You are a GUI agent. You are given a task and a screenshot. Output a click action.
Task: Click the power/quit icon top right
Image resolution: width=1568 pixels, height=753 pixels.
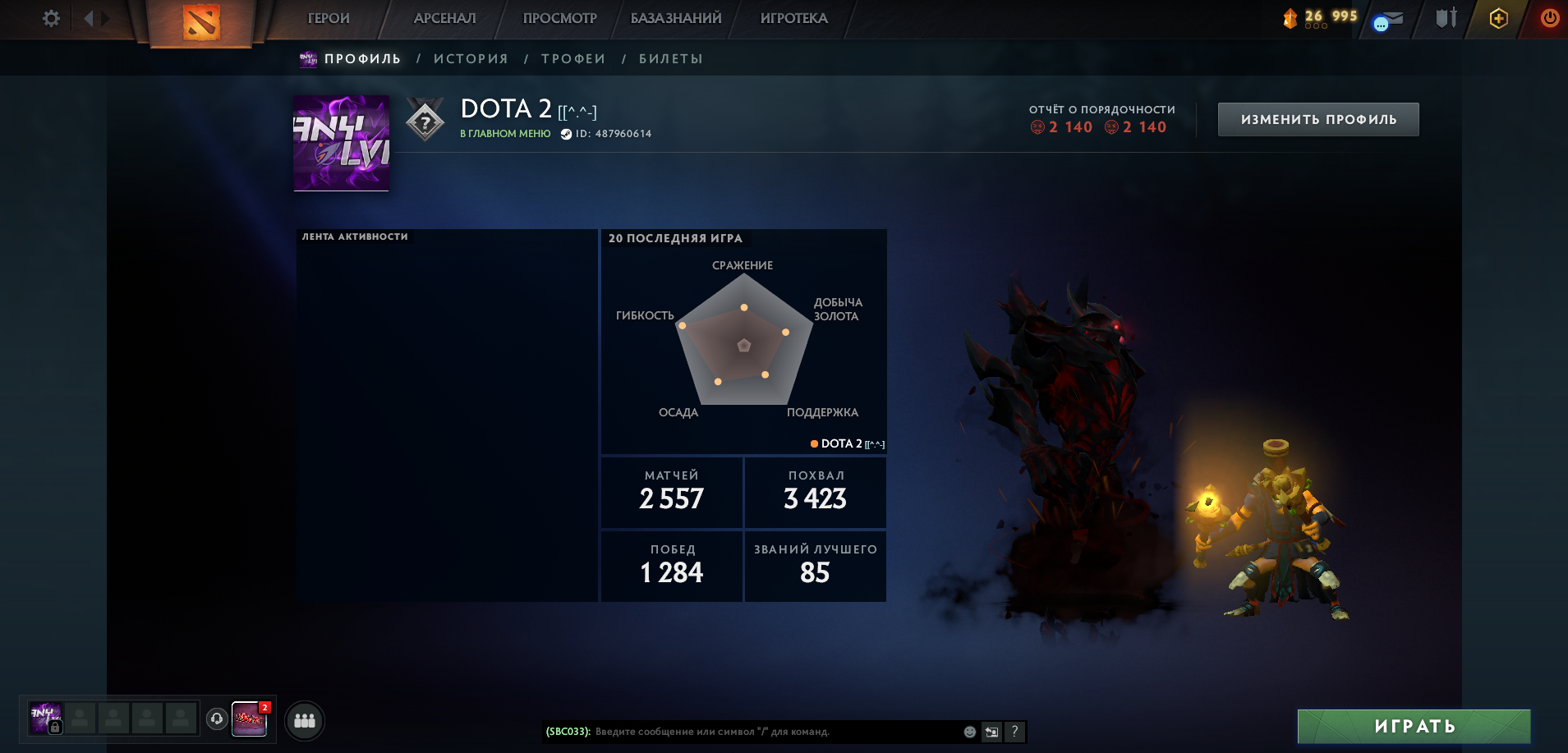1549,17
